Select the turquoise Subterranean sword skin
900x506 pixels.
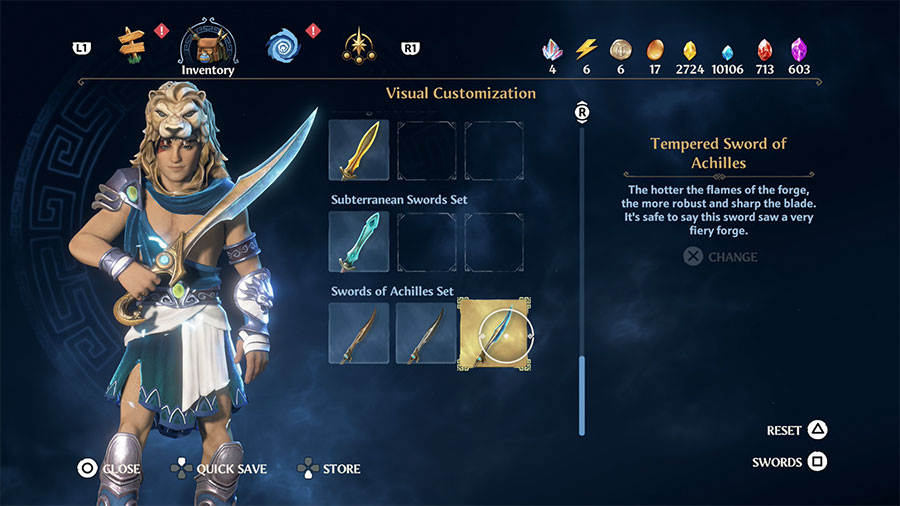tap(359, 242)
